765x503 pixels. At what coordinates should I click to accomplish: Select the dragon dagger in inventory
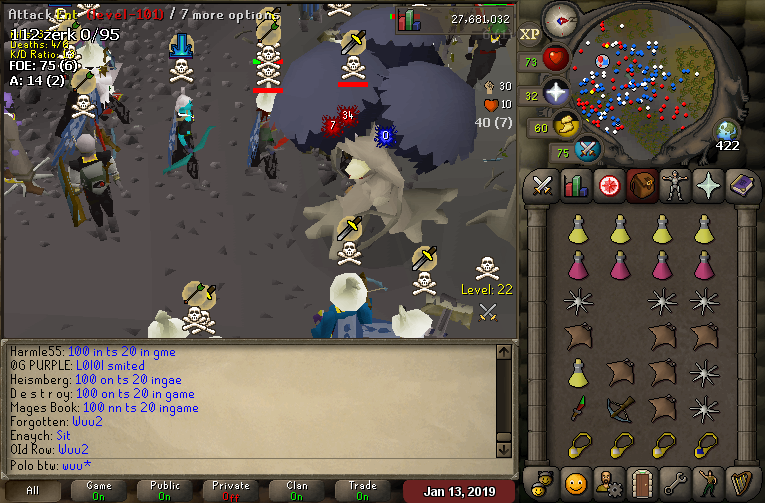[x=577, y=407]
